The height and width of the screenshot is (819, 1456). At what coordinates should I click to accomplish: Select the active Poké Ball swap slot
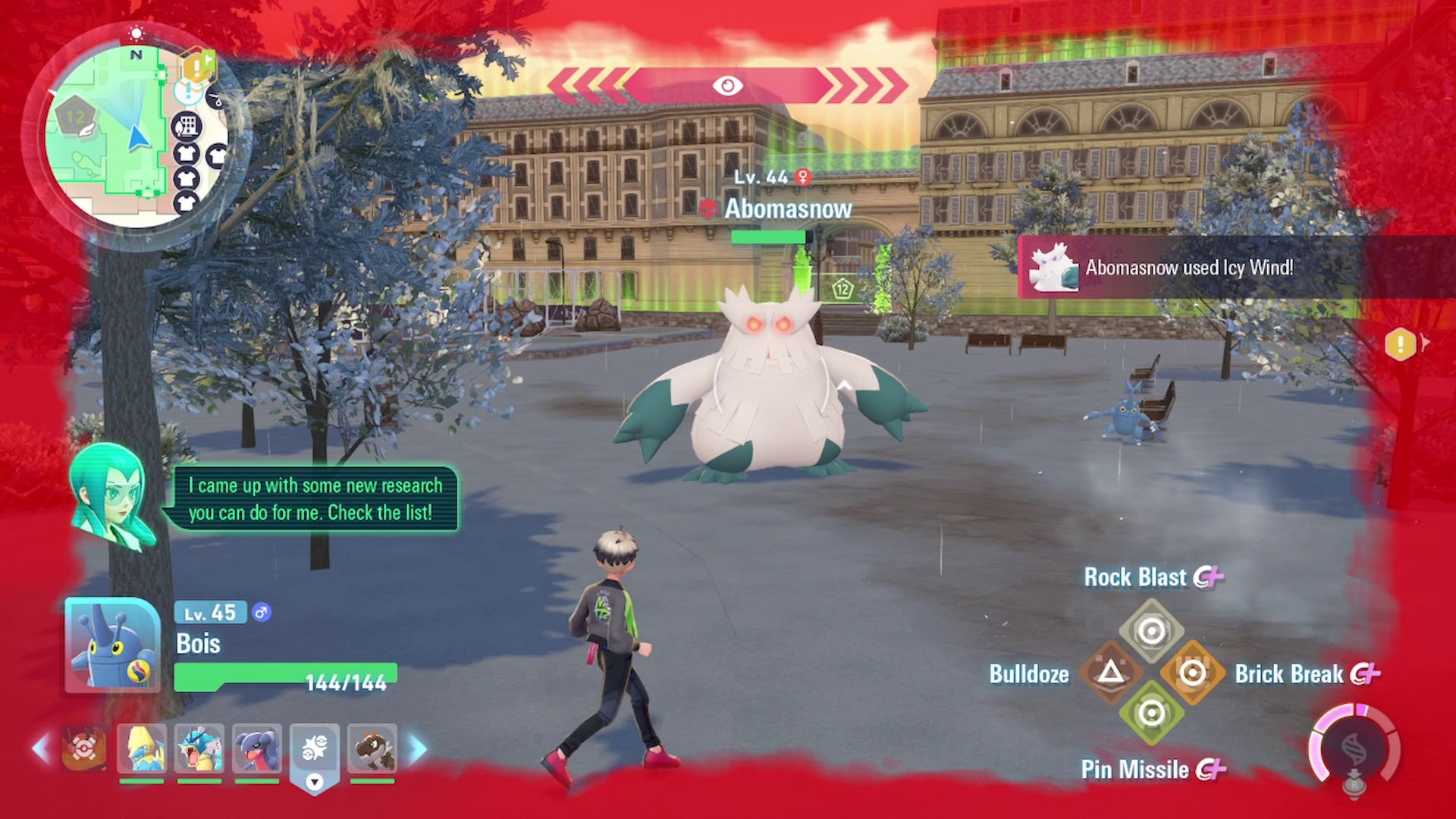click(x=314, y=751)
